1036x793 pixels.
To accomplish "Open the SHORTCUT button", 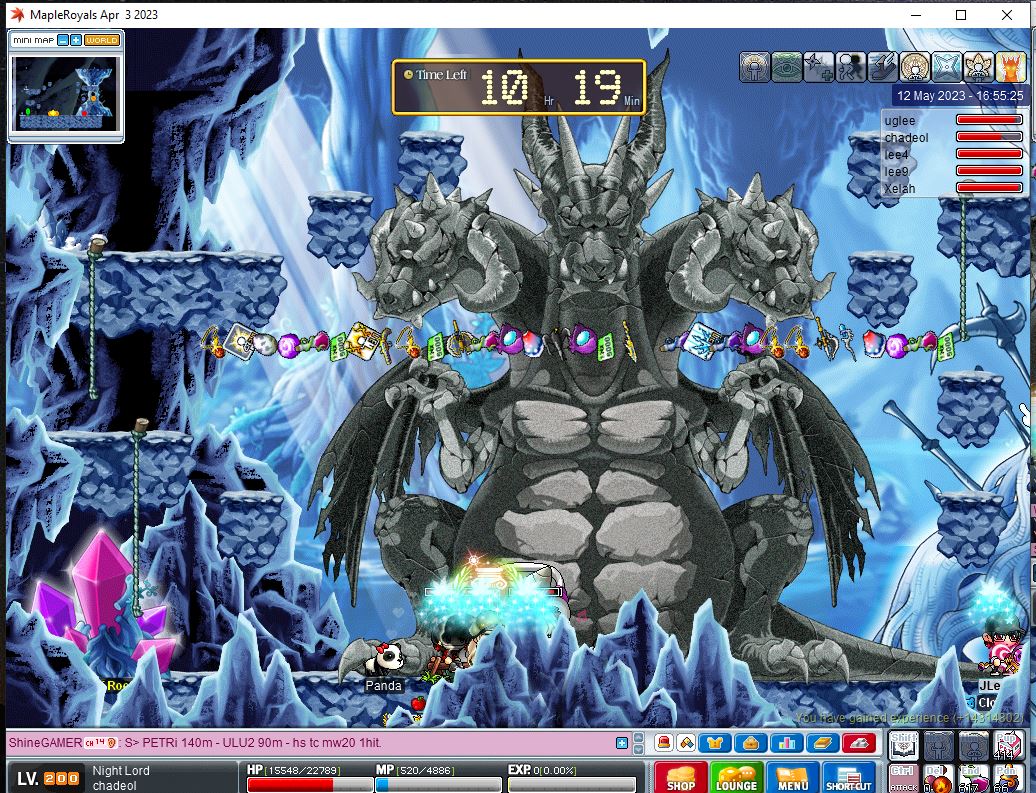I will [848, 778].
